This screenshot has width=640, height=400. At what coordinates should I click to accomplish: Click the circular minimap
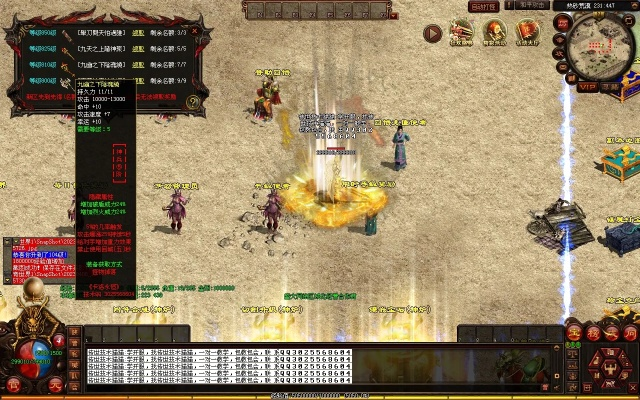(x=601, y=45)
